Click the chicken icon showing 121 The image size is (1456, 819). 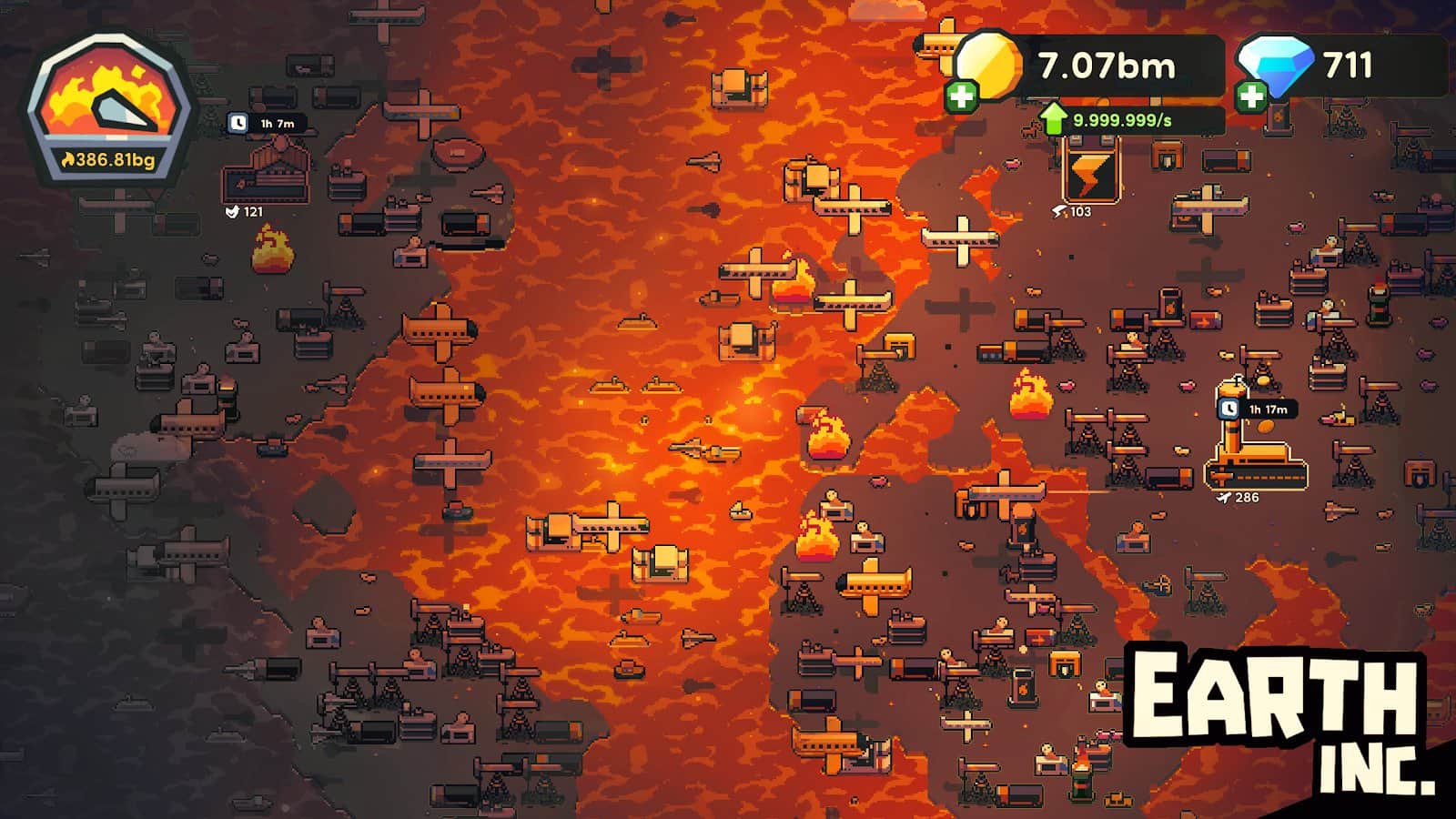click(x=232, y=211)
